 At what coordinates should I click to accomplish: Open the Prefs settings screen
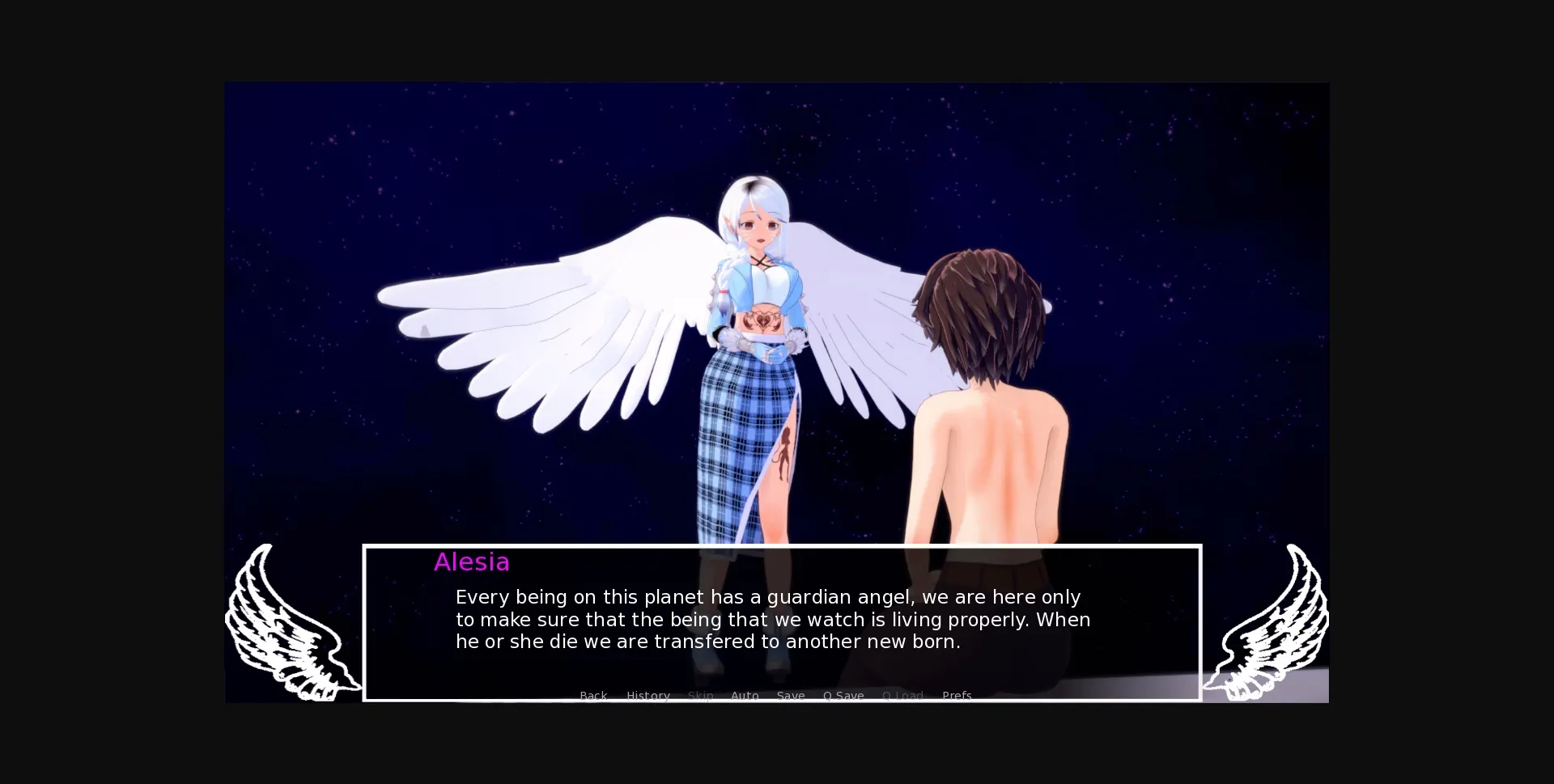957,696
